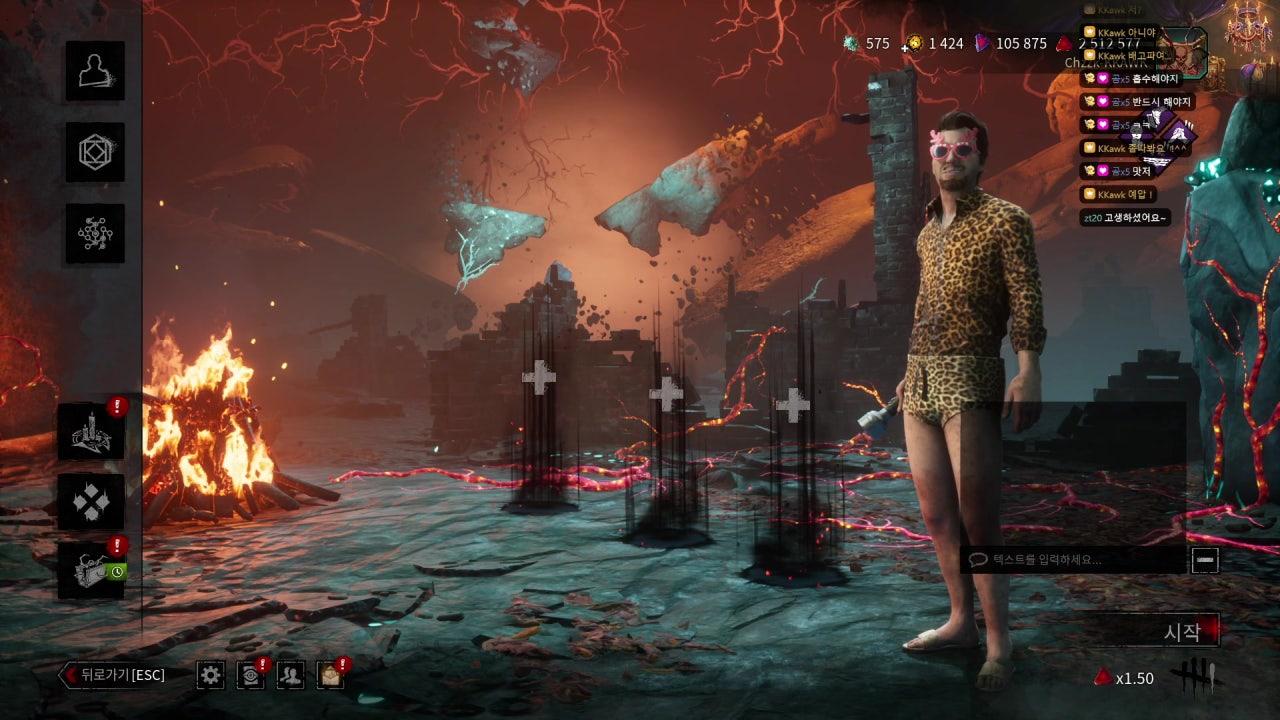The width and height of the screenshot is (1280, 720).
Task: Click the 시작 start button
Action: 1180,632
